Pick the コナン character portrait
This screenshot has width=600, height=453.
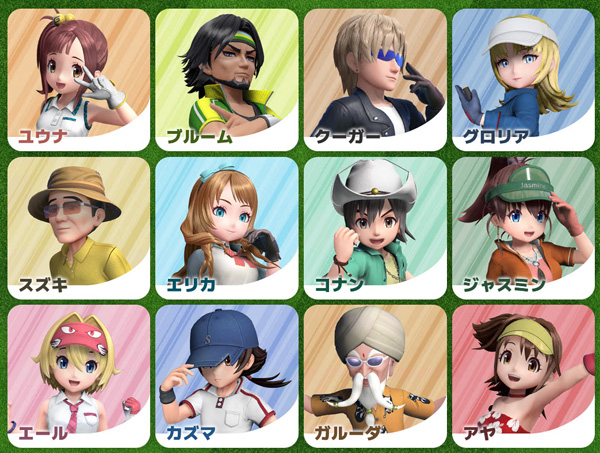[x=374, y=226]
